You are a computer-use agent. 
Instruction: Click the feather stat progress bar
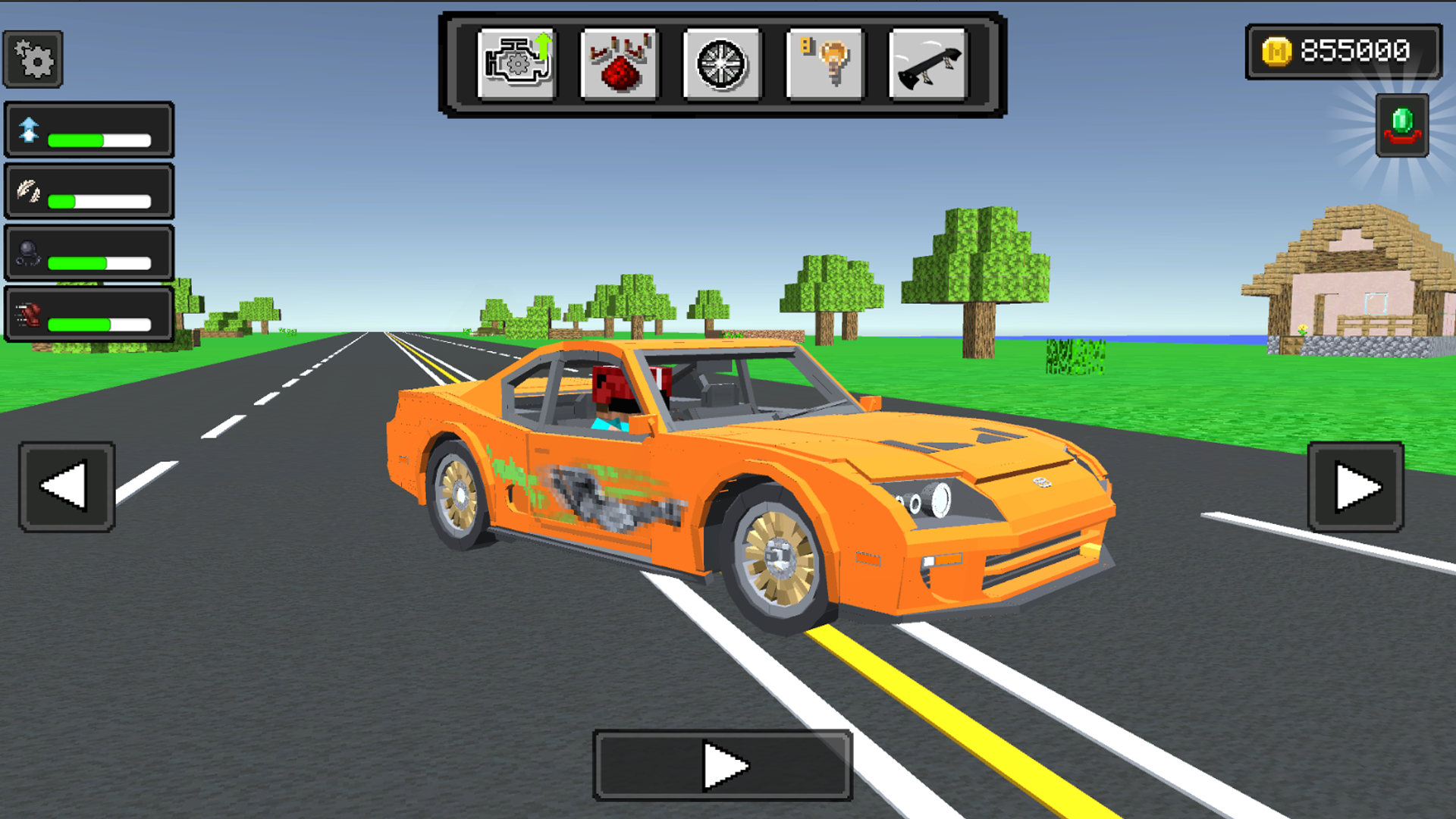[99, 200]
